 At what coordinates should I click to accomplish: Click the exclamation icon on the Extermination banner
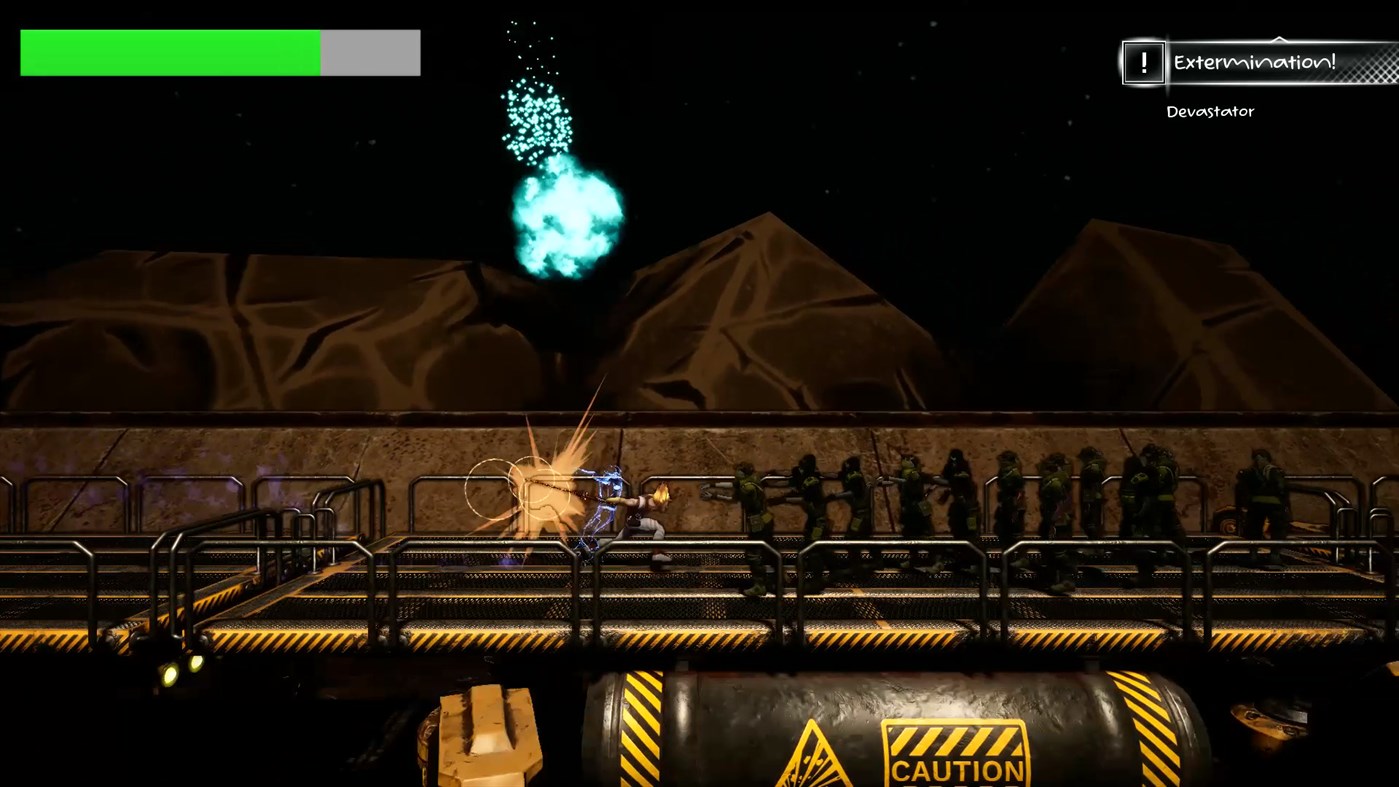tap(1143, 64)
